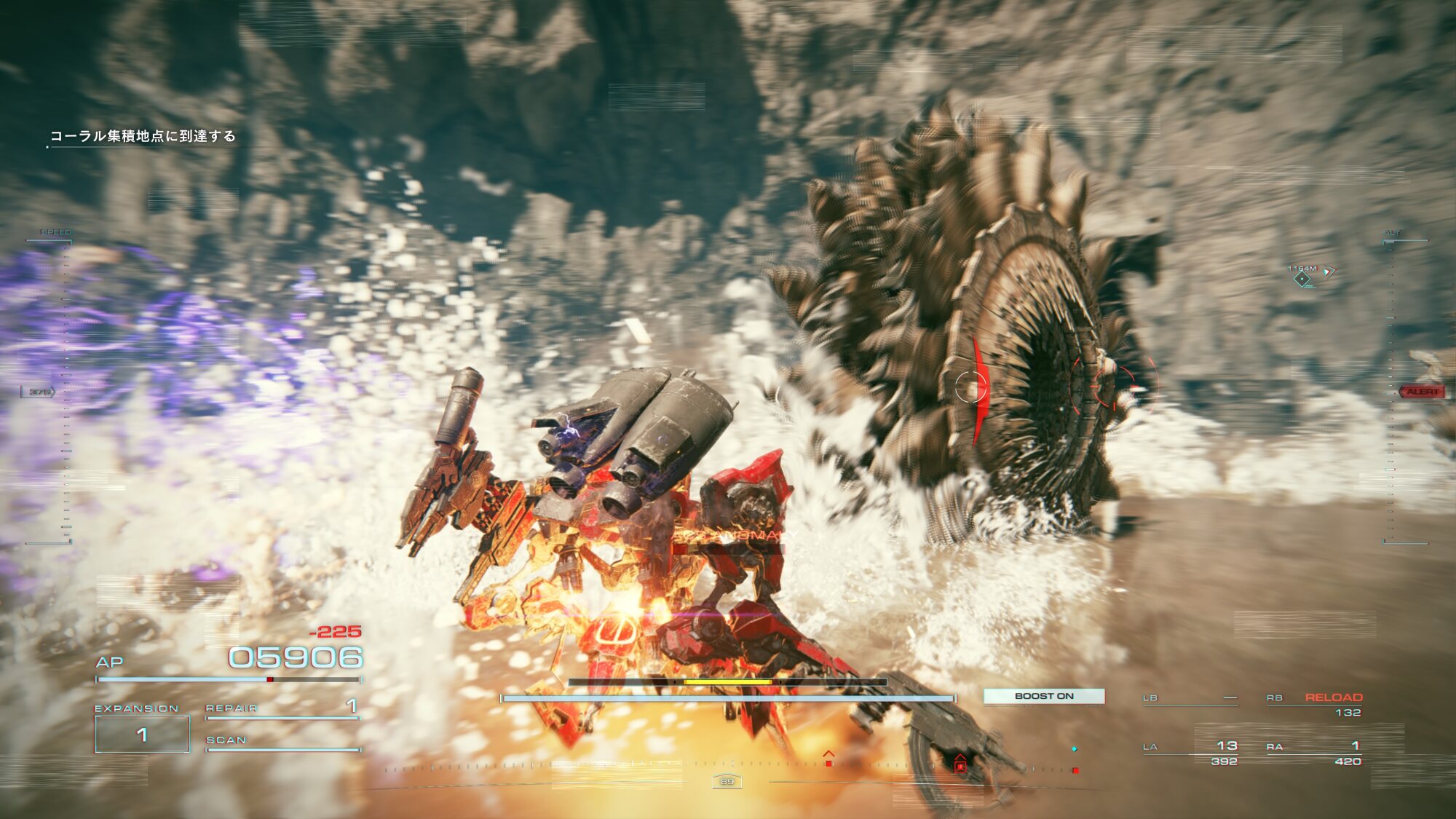Activate the Expansion slot box
This screenshot has height=819, width=1456.
142,734
